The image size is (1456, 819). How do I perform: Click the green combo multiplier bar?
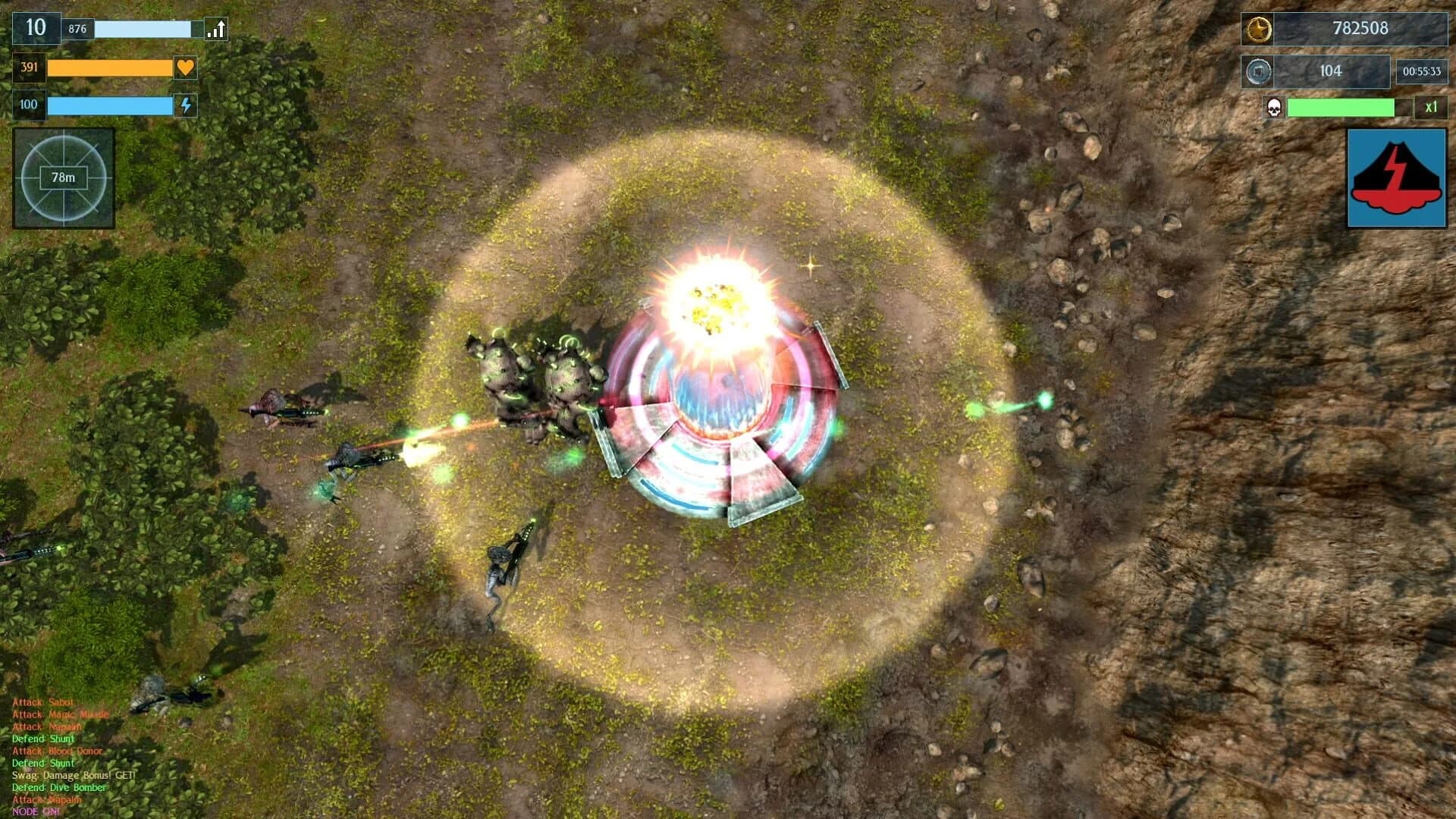coord(1342,108)
